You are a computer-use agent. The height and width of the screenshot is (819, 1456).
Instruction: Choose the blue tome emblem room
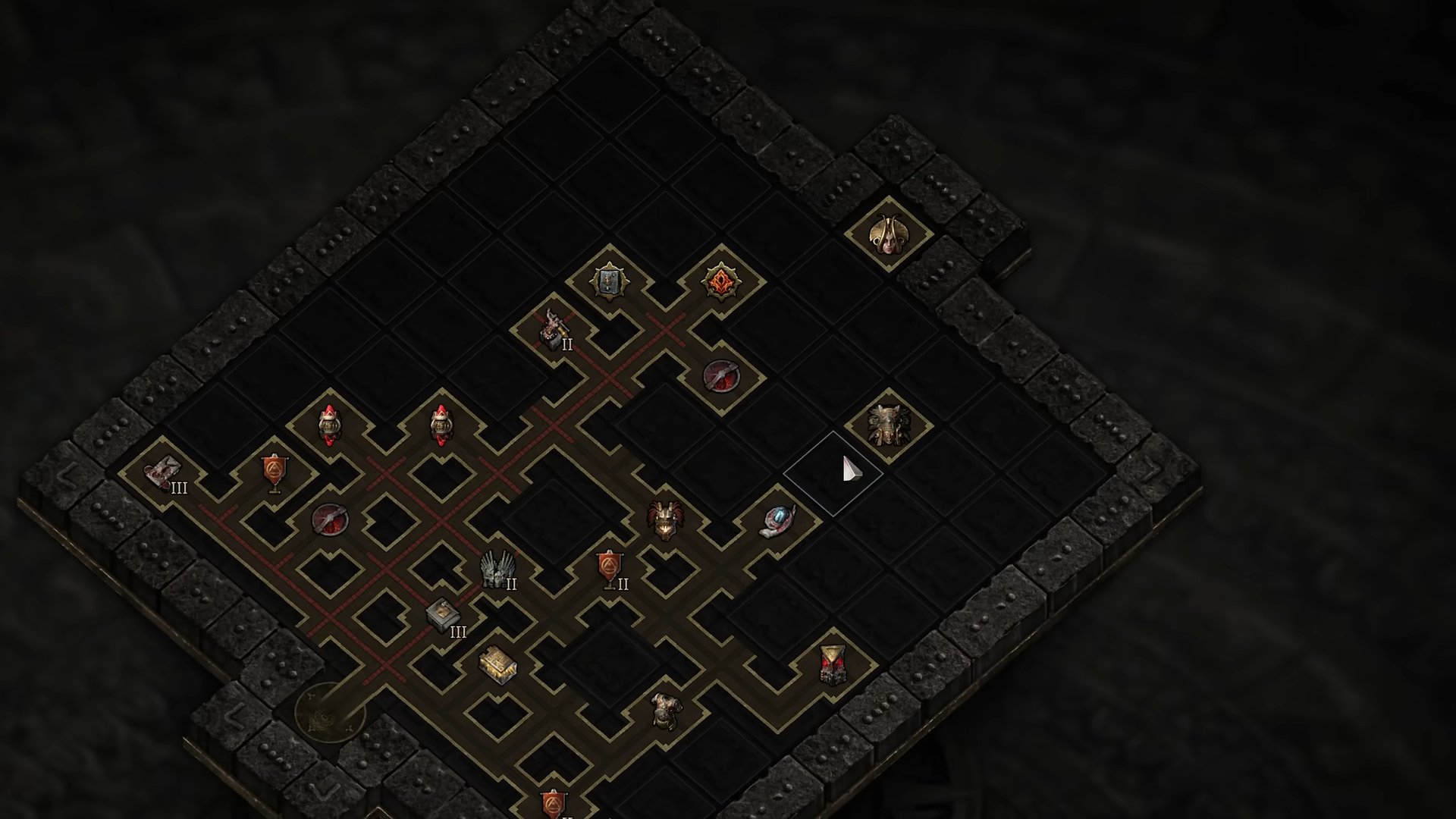click(608, 282)
